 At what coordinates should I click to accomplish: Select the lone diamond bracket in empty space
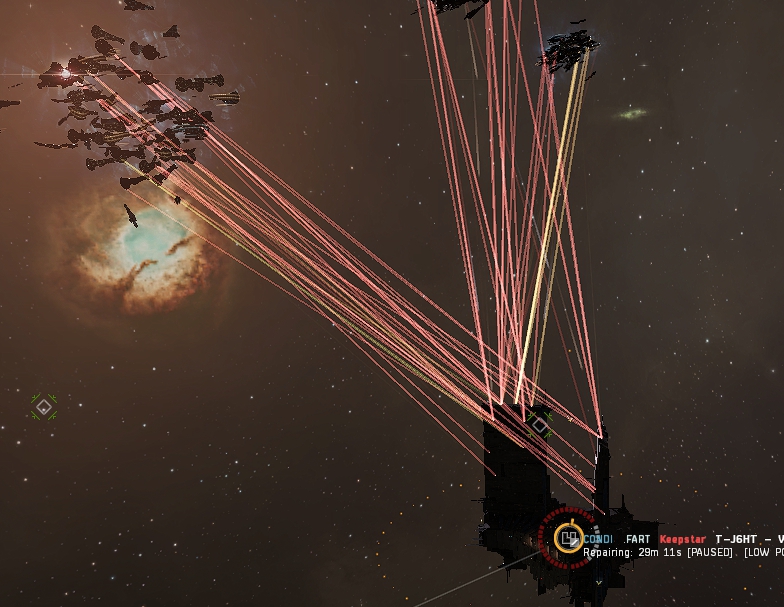pos(43,406)
